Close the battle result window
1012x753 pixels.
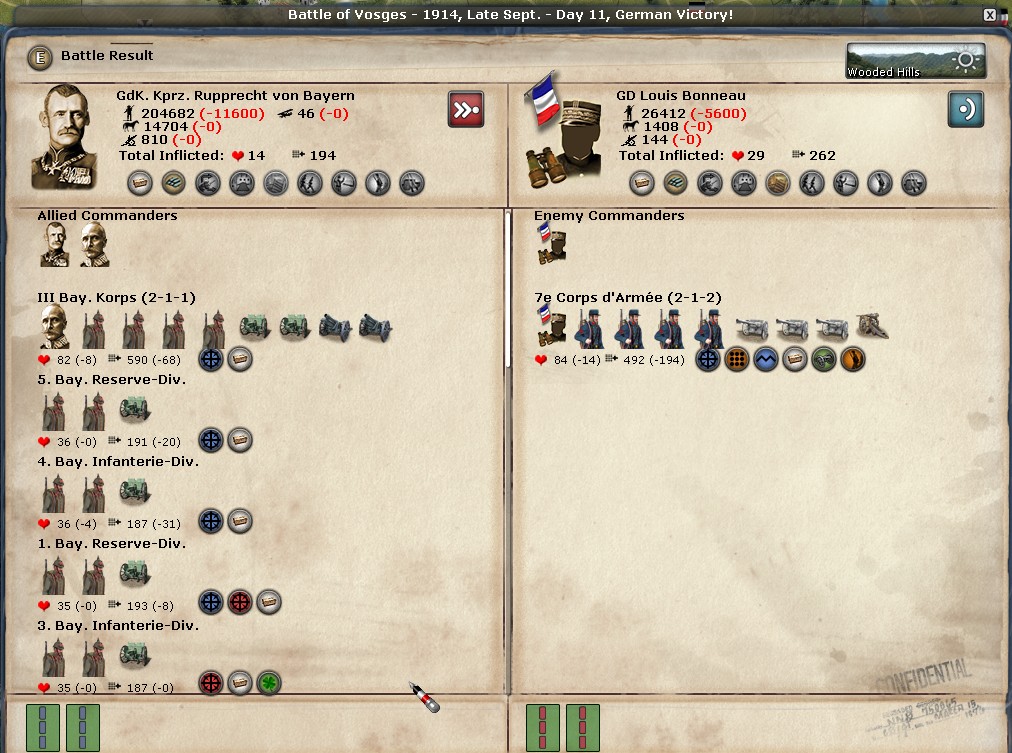(990, 15)
